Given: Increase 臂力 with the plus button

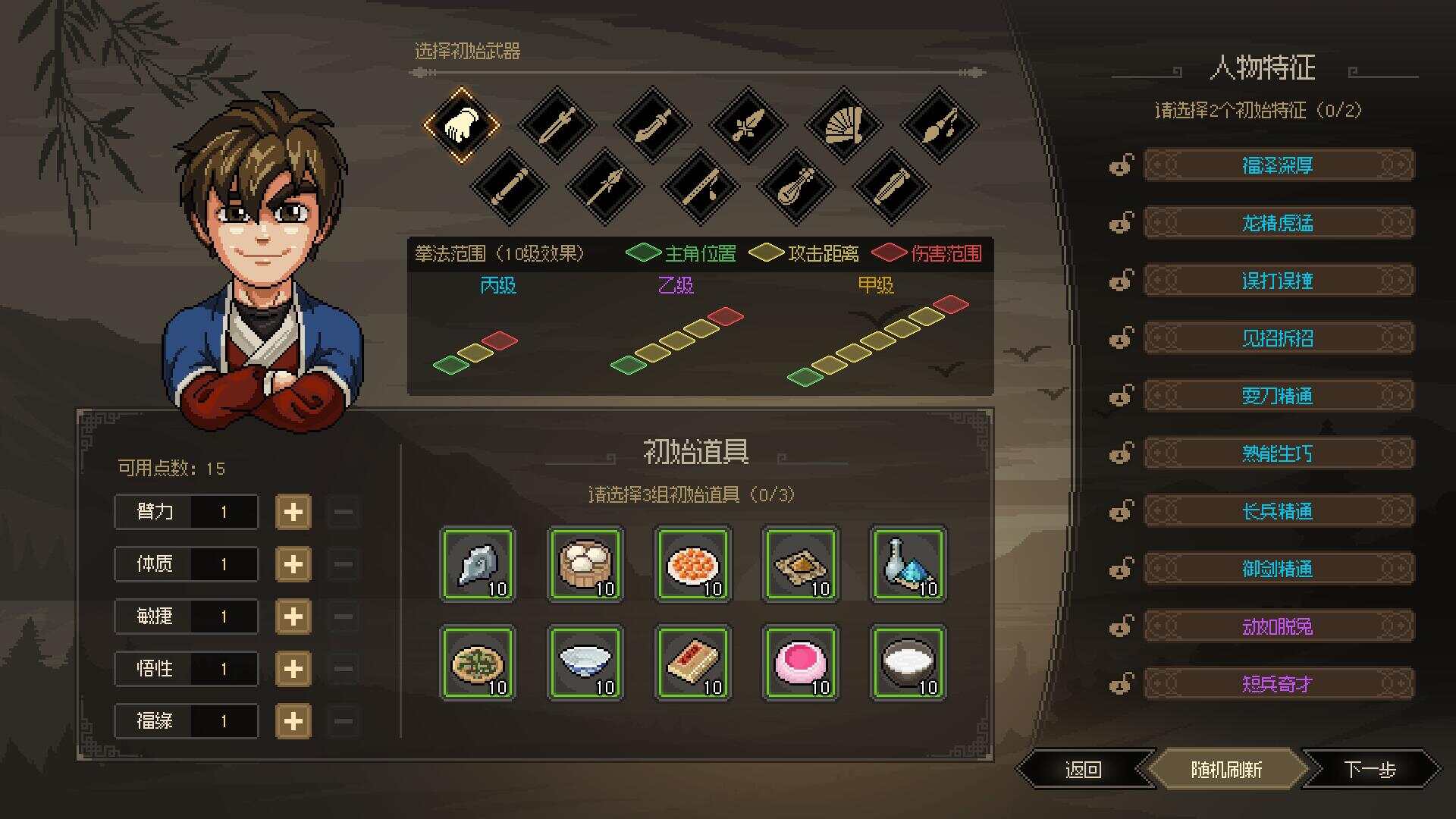Looking at the screenshot, I should coord(293,512).
